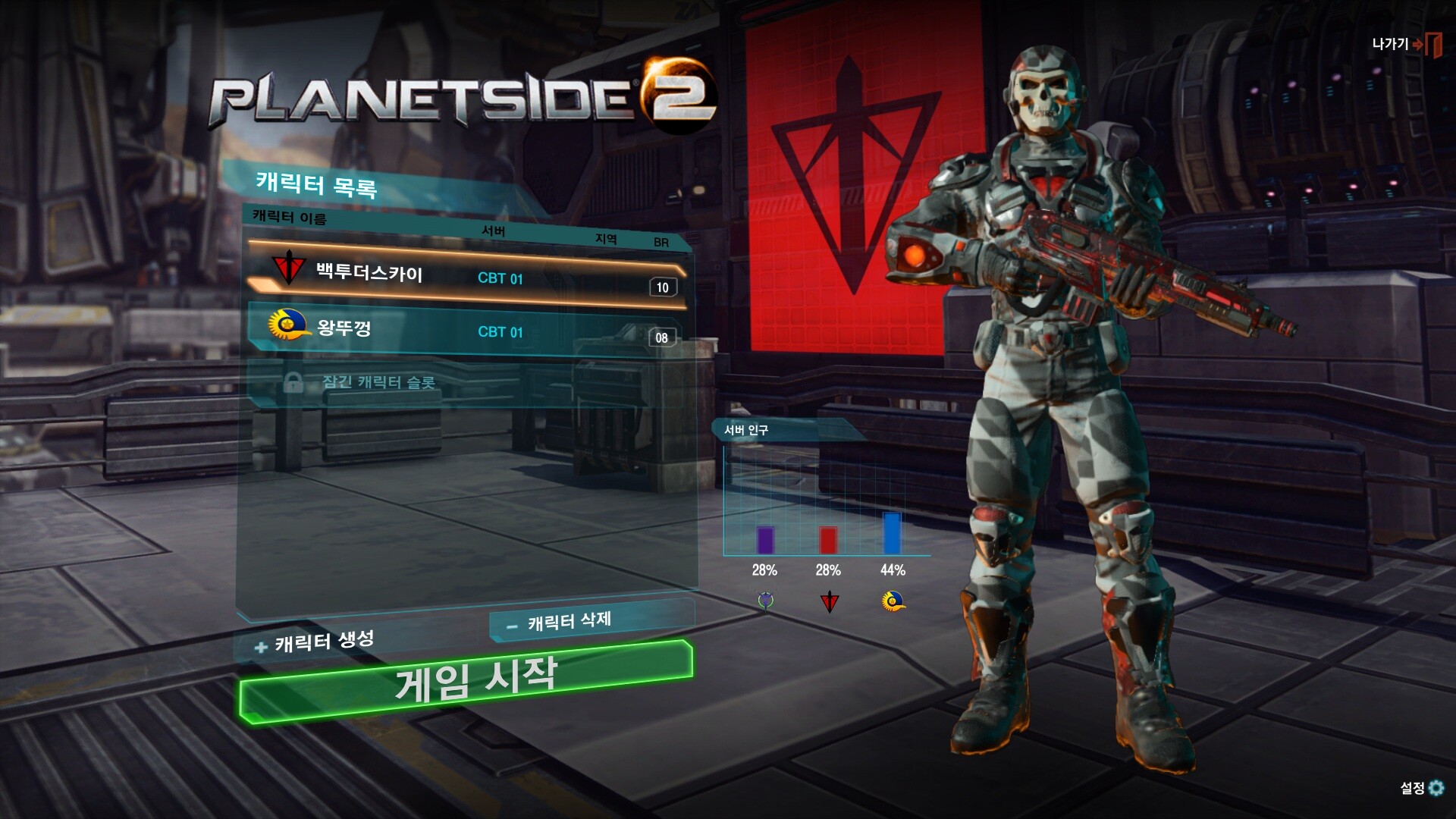
Task: Delete character via 캐릭터 삭제
Action: [569, 622]
